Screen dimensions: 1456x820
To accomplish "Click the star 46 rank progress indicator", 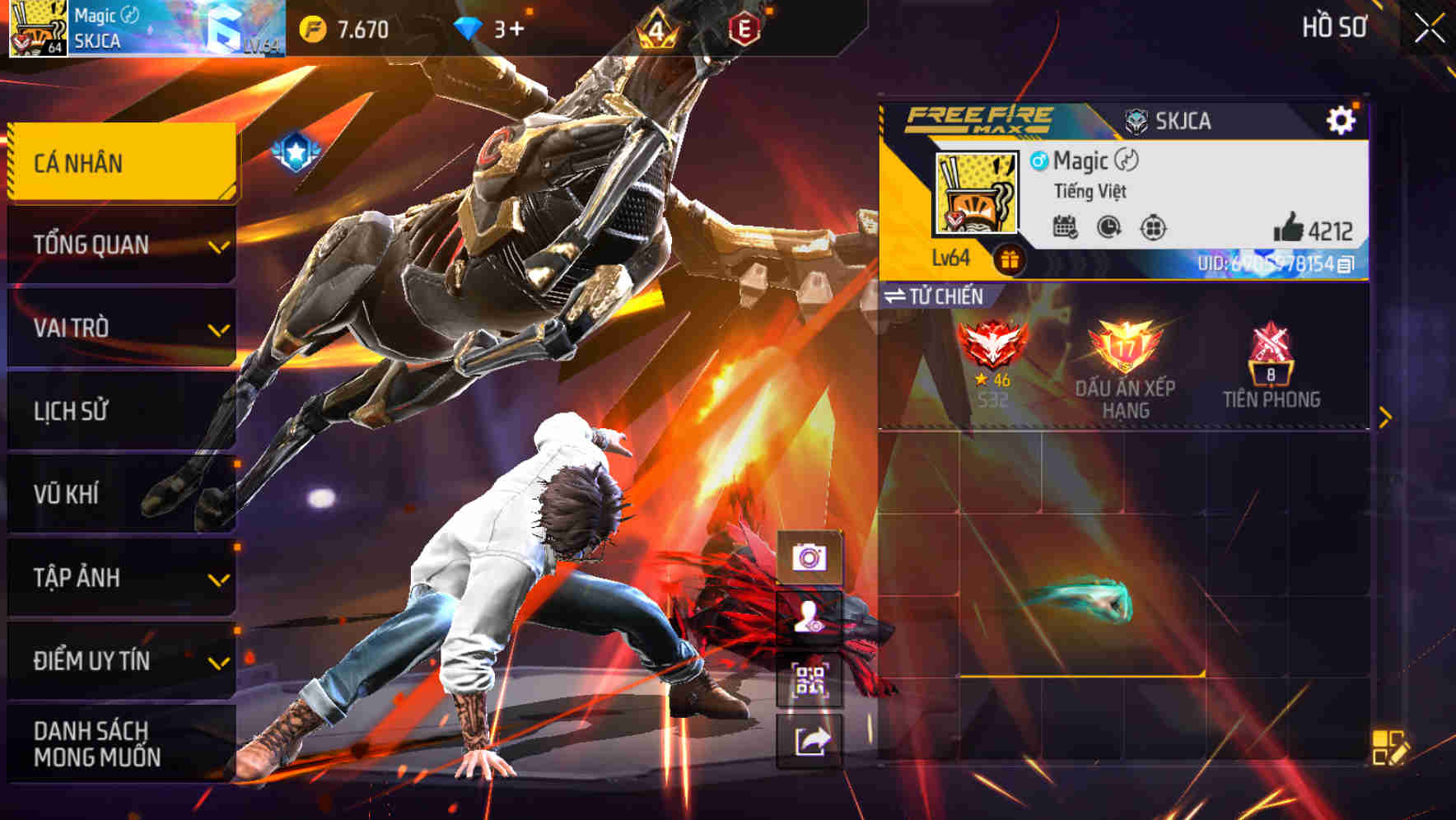I will point(993,382).
